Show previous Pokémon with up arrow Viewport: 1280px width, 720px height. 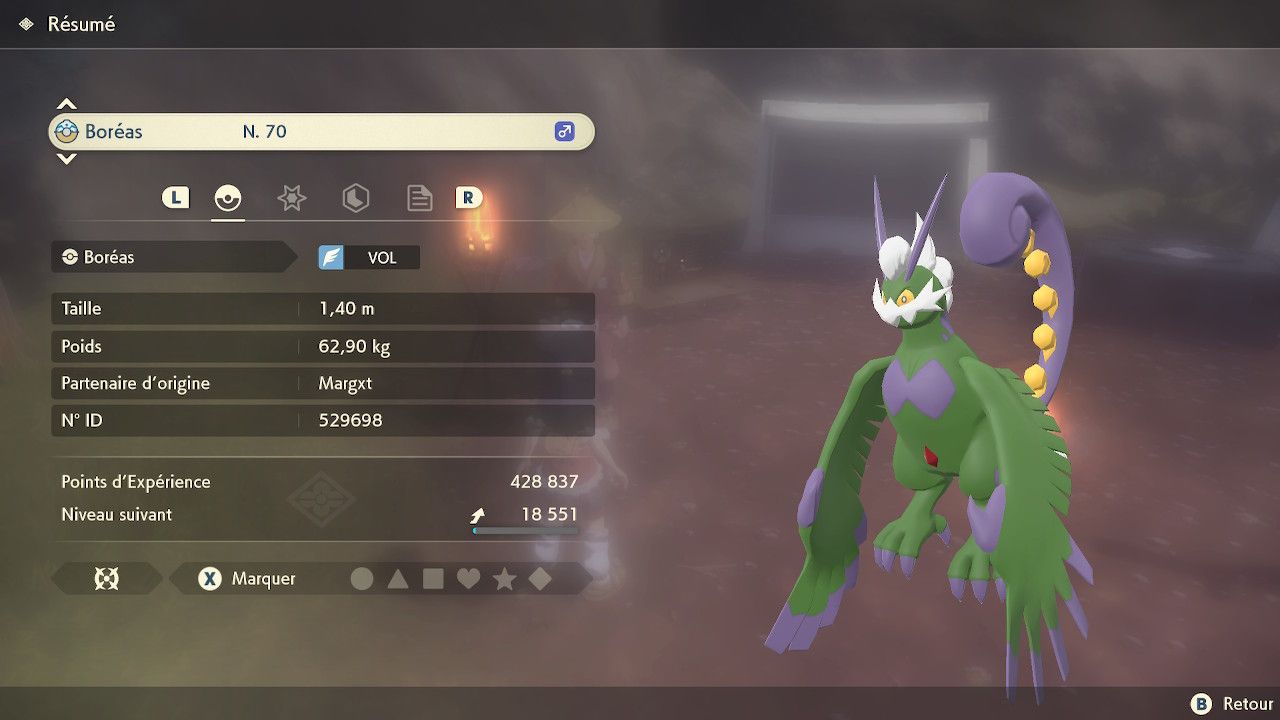(x=66, y=104)
